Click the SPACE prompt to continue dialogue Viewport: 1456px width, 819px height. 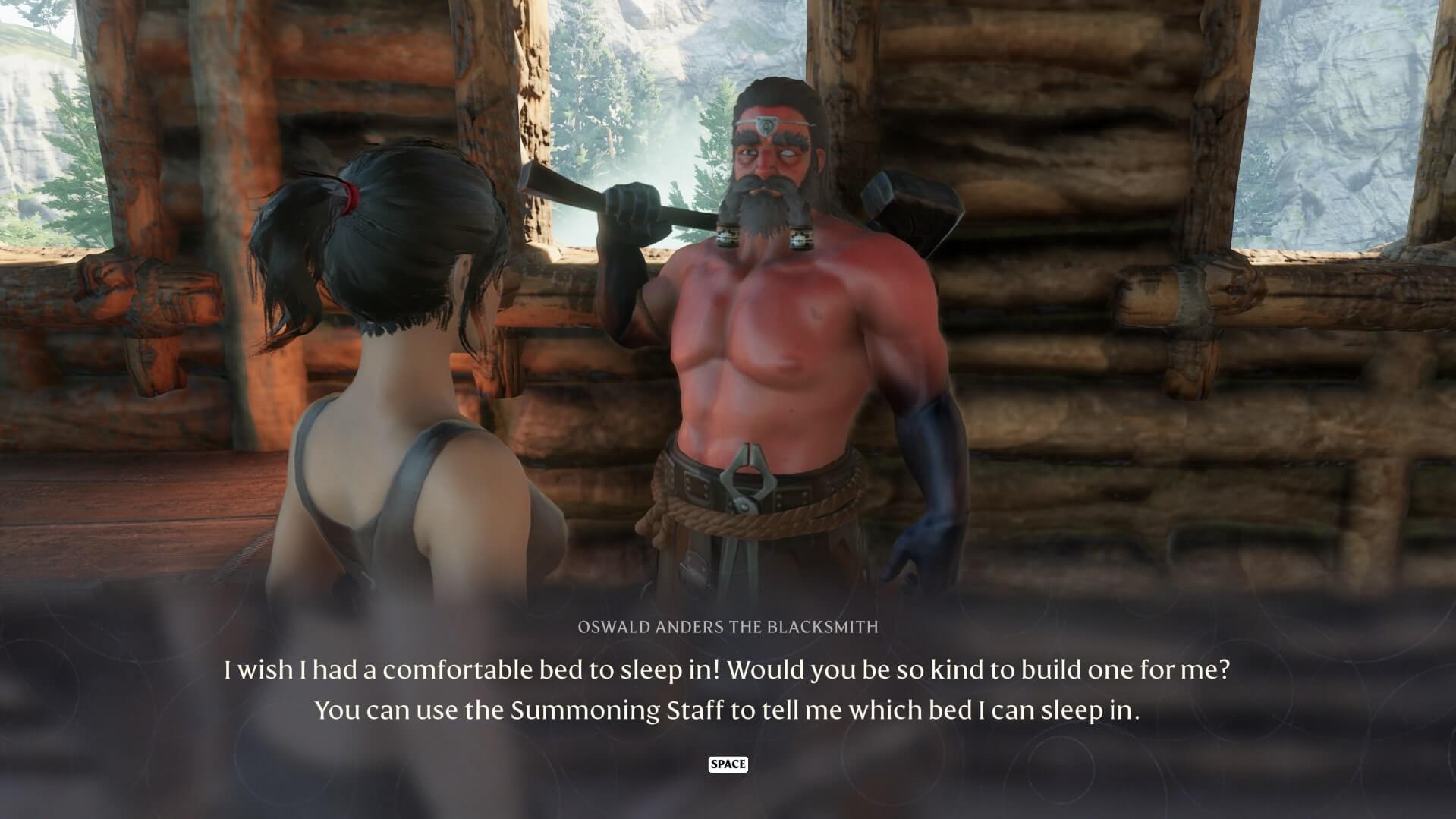pos(727,764)
